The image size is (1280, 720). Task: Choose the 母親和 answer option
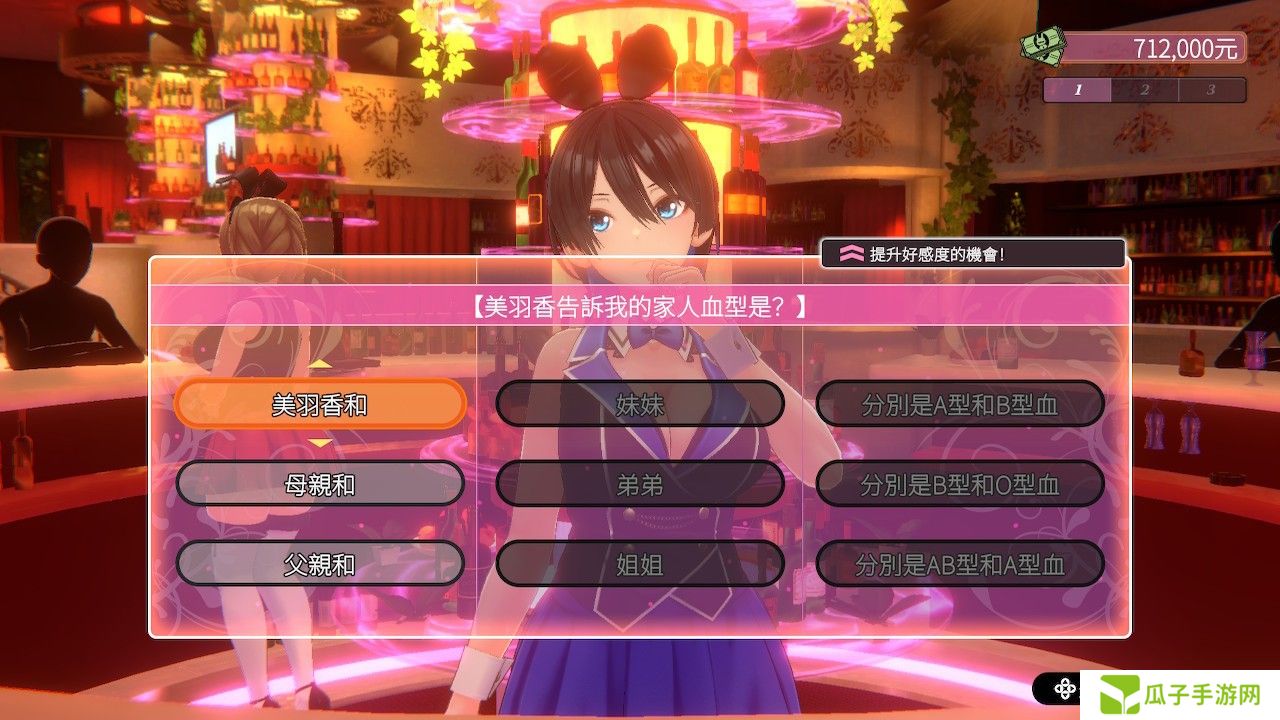tap(320, 484)
